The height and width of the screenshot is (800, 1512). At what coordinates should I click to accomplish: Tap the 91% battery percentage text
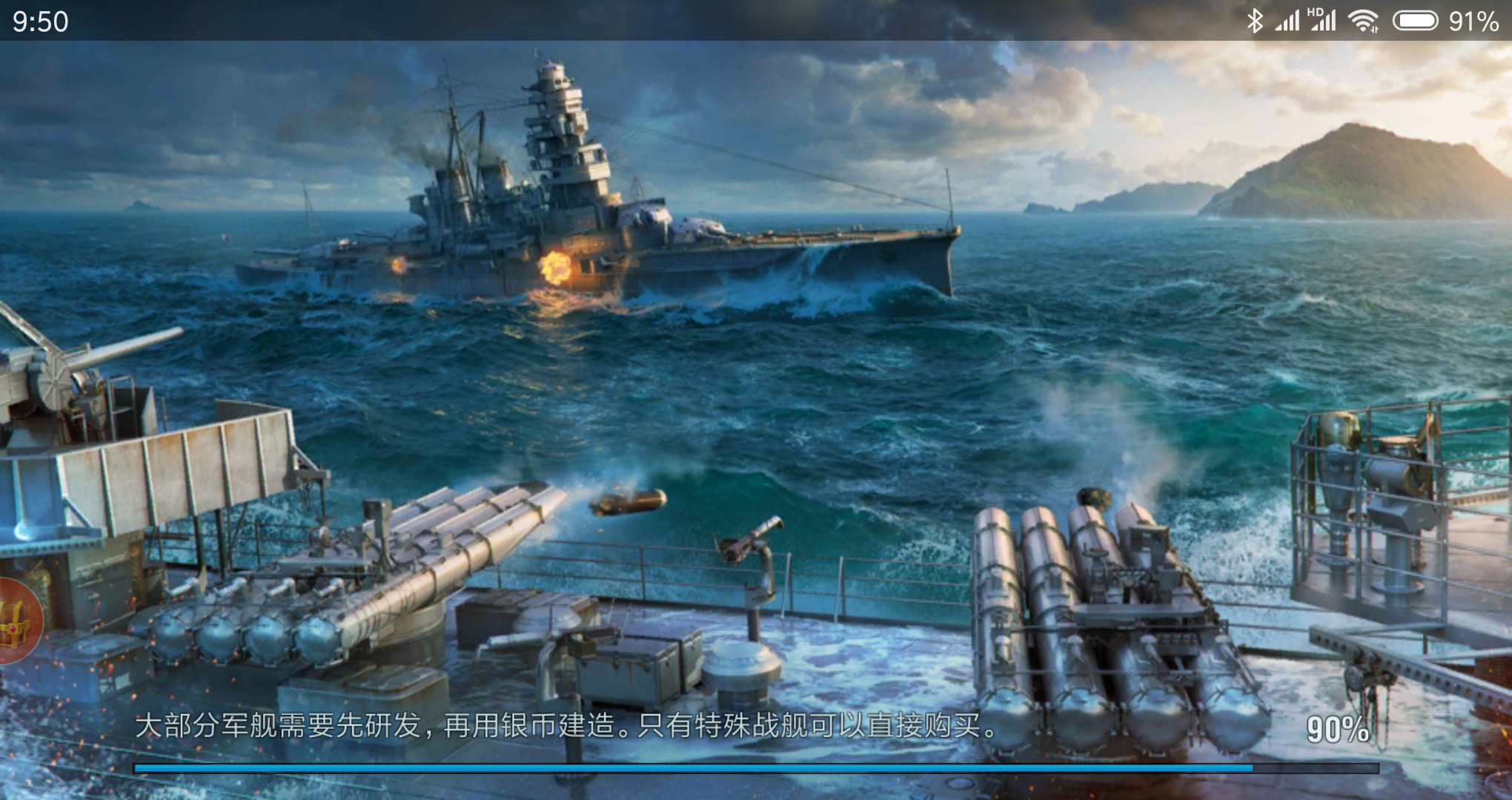coord(1473,21)
